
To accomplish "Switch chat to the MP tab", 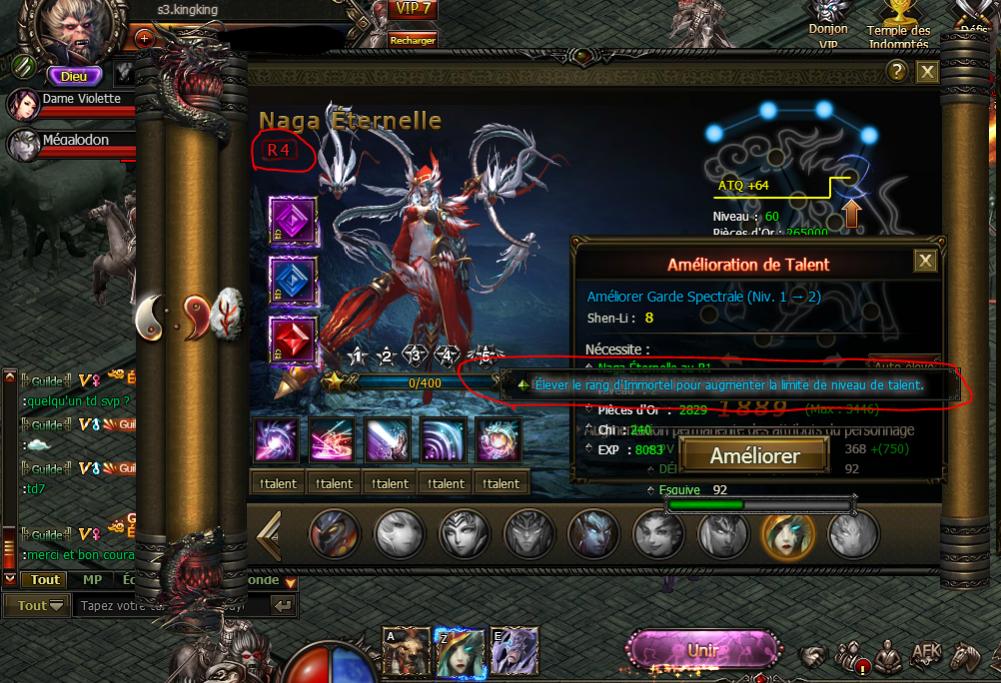I will pos(92,580).
